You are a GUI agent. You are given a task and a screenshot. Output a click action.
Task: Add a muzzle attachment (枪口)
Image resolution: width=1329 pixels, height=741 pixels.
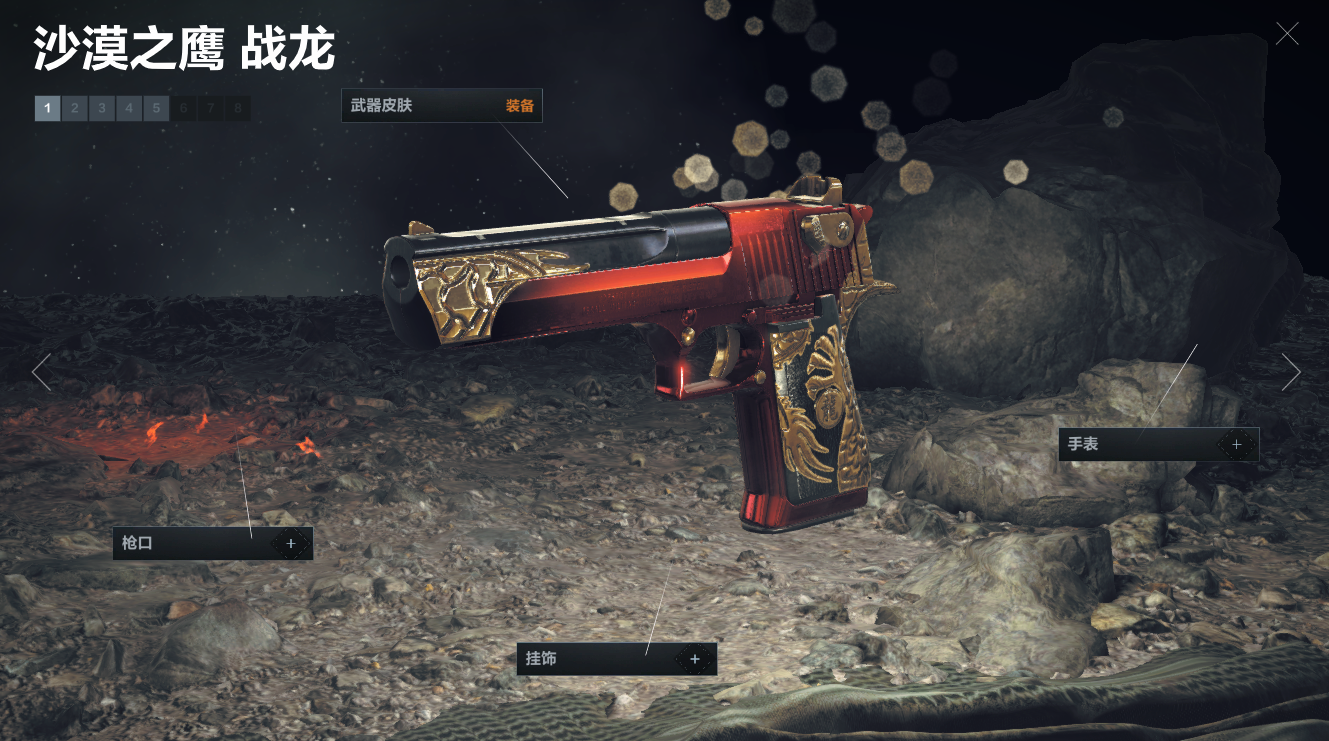coord(291,544)
